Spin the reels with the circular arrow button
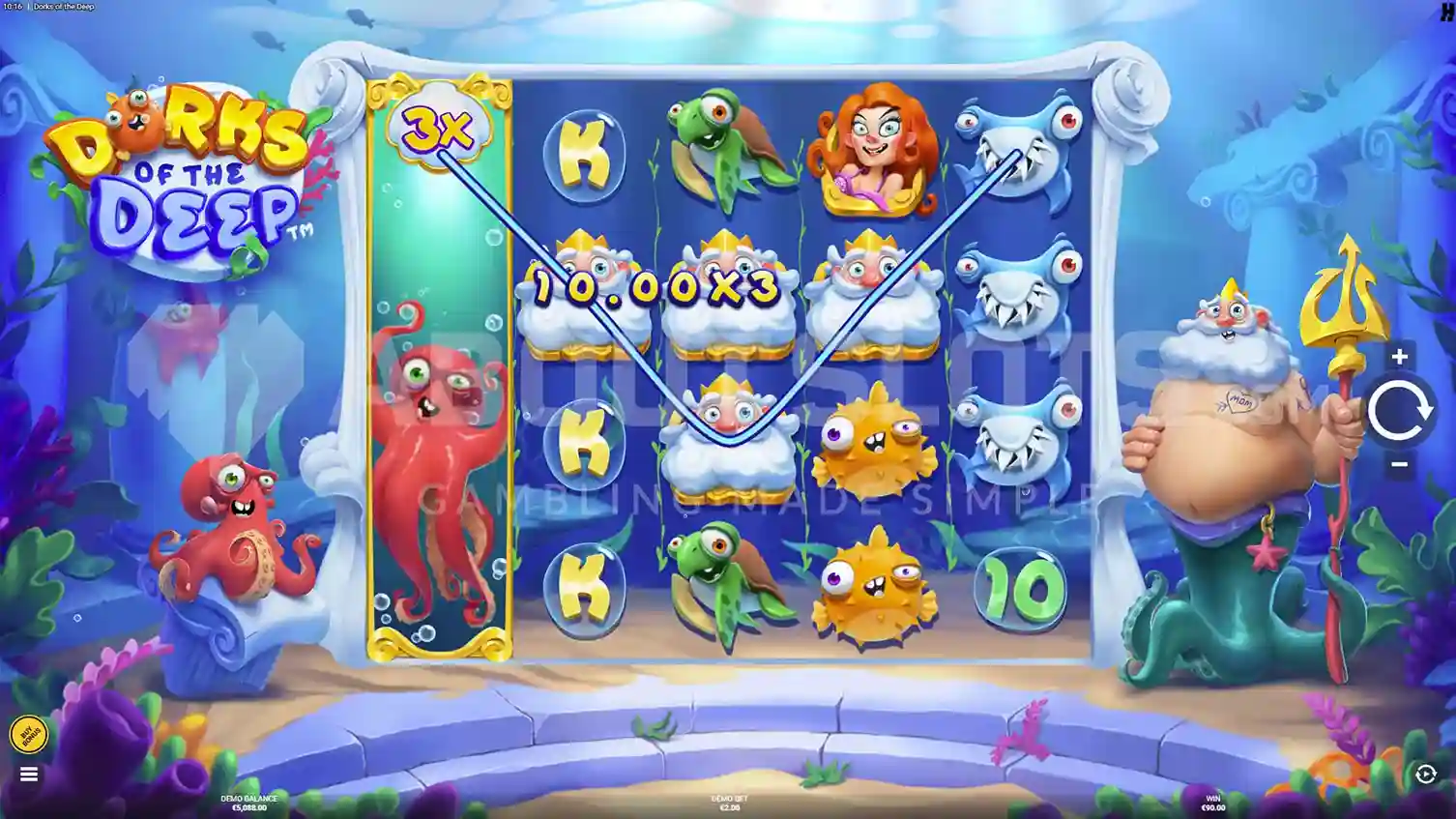1456x819 pixels. click(1398, 411)
